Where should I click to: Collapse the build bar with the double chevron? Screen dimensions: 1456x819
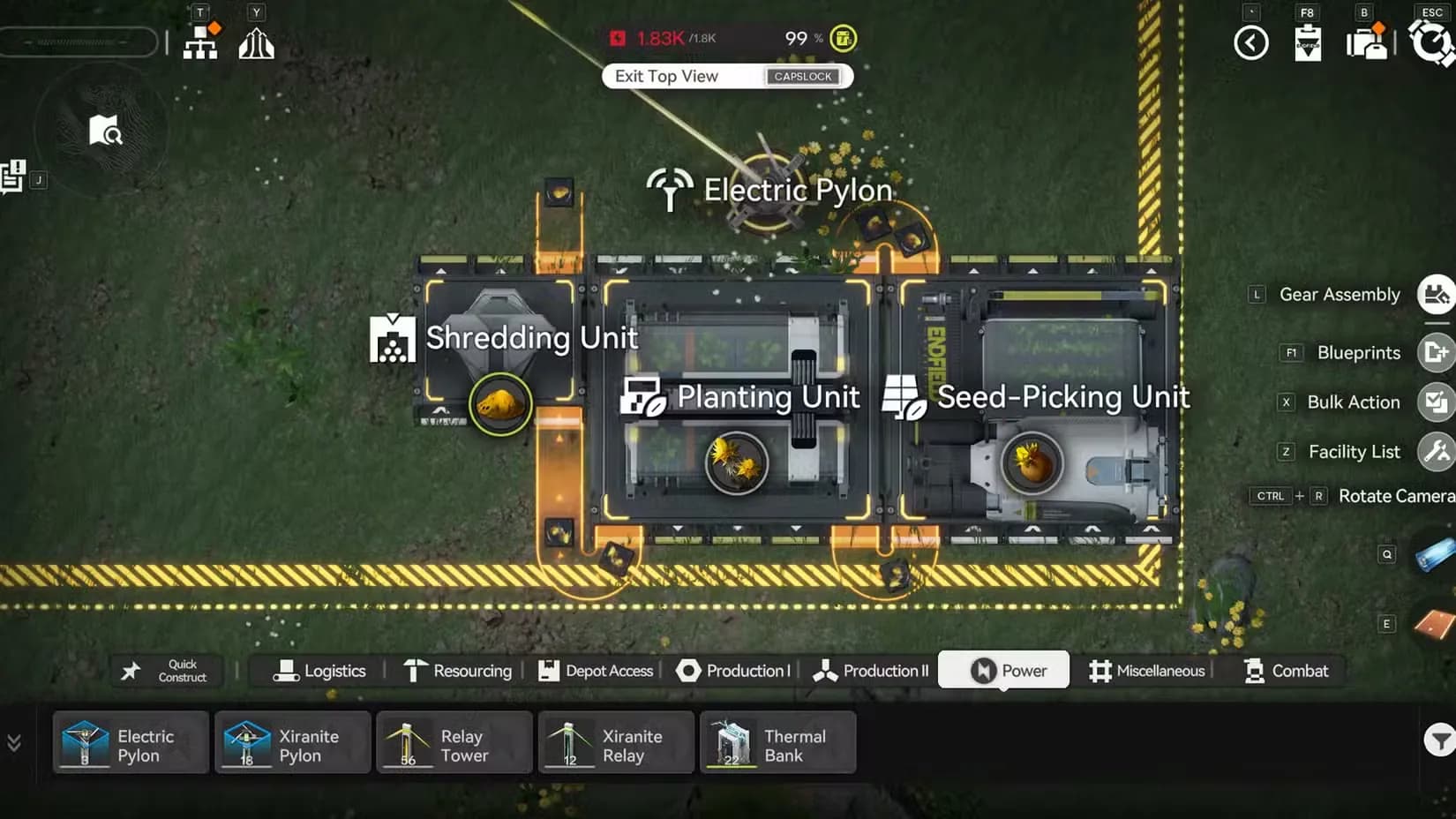coord(13,742)
